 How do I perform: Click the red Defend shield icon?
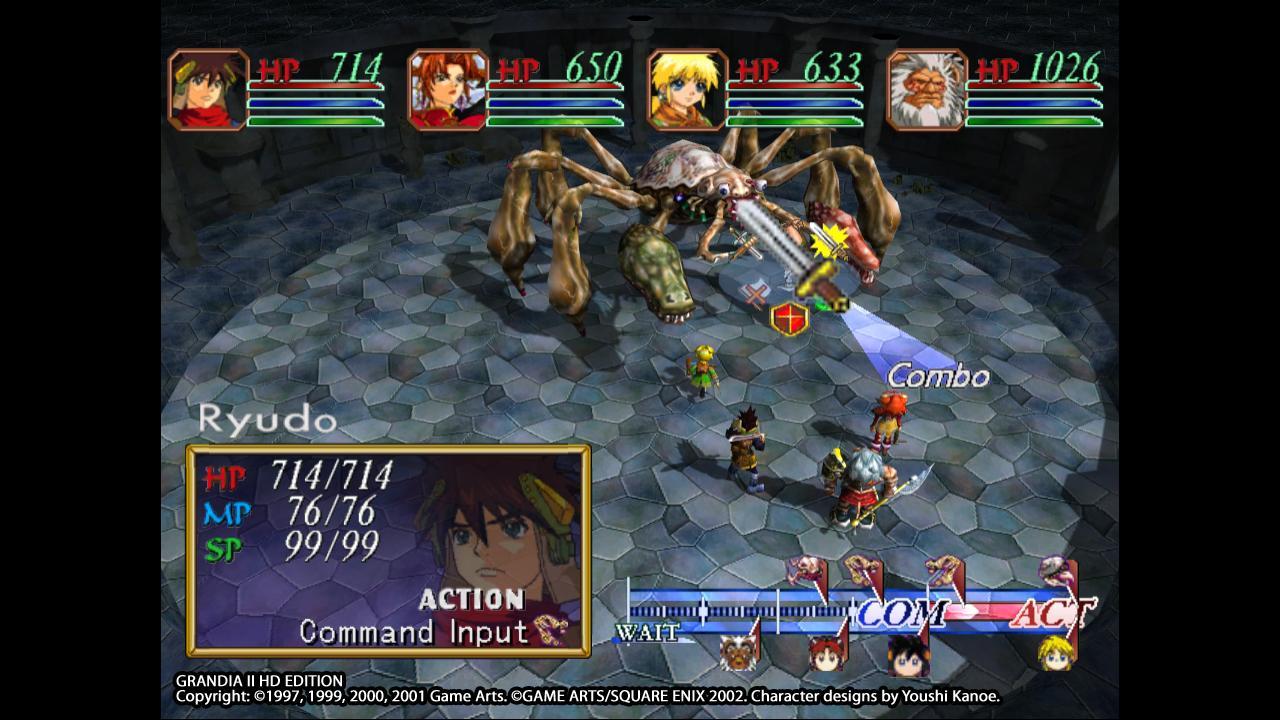click(x=790, y=318)
